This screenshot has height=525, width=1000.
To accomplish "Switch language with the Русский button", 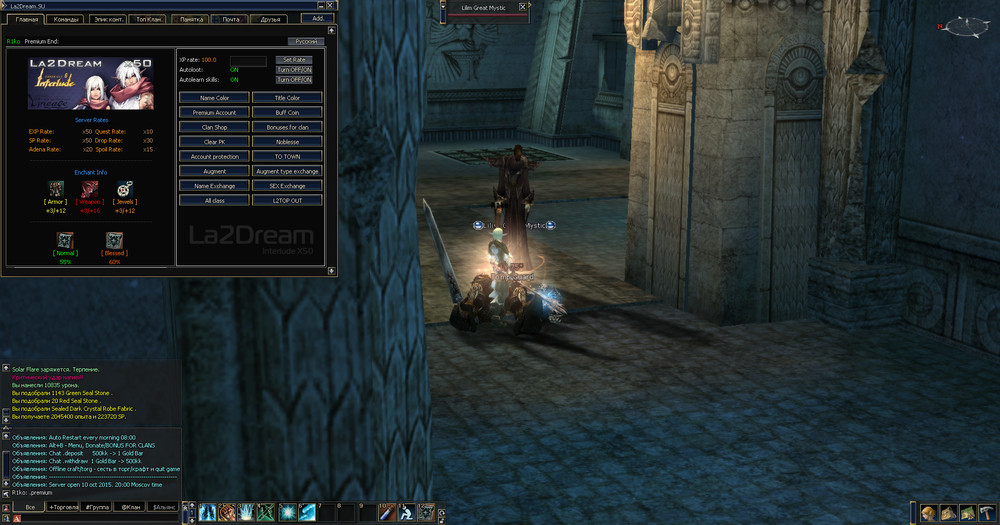I will [x=305, y=41].
